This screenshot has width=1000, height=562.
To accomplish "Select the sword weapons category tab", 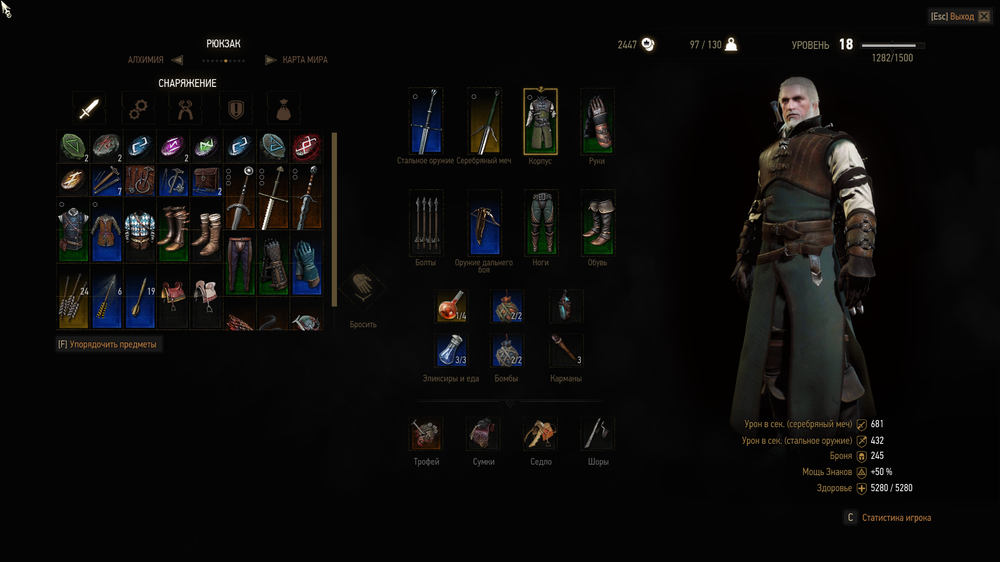I will (89, 108).
